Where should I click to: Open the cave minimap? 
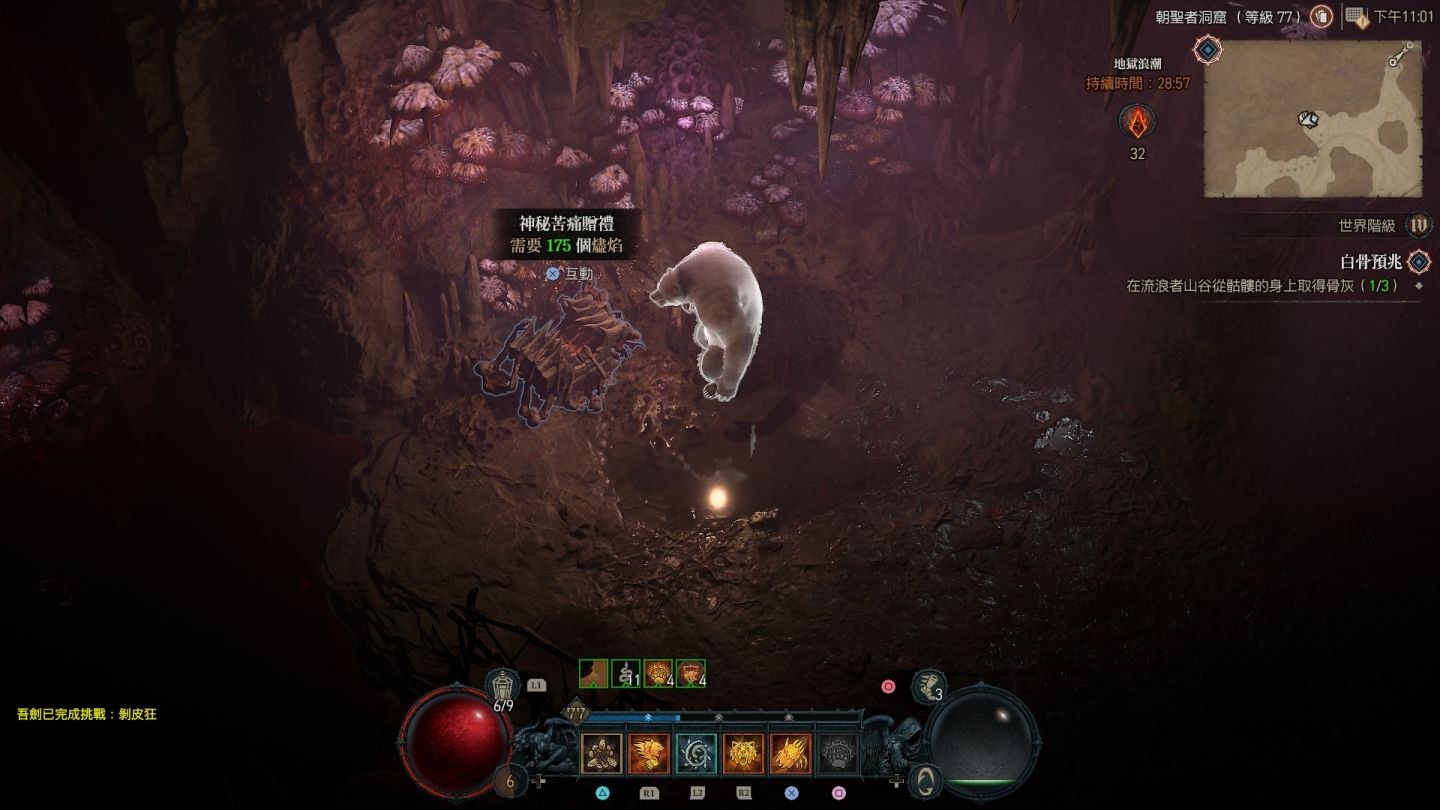[1312, 120]
